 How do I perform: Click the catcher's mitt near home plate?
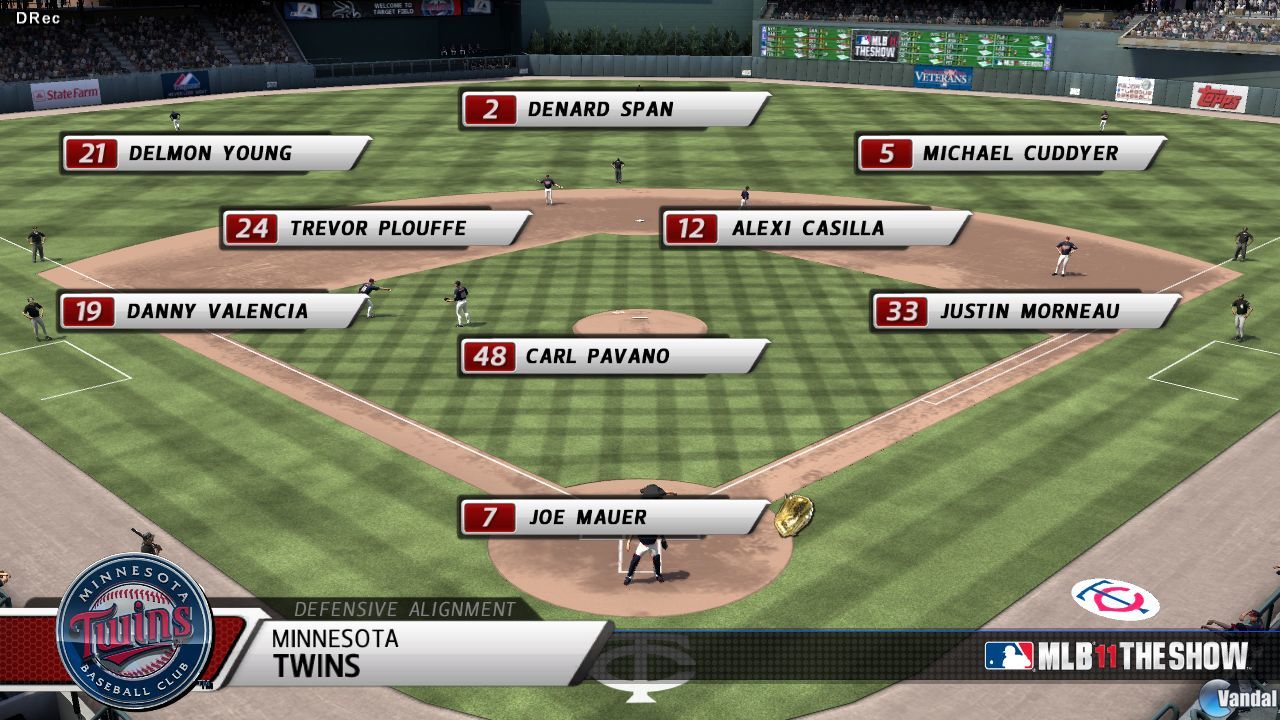pos(795,515)
